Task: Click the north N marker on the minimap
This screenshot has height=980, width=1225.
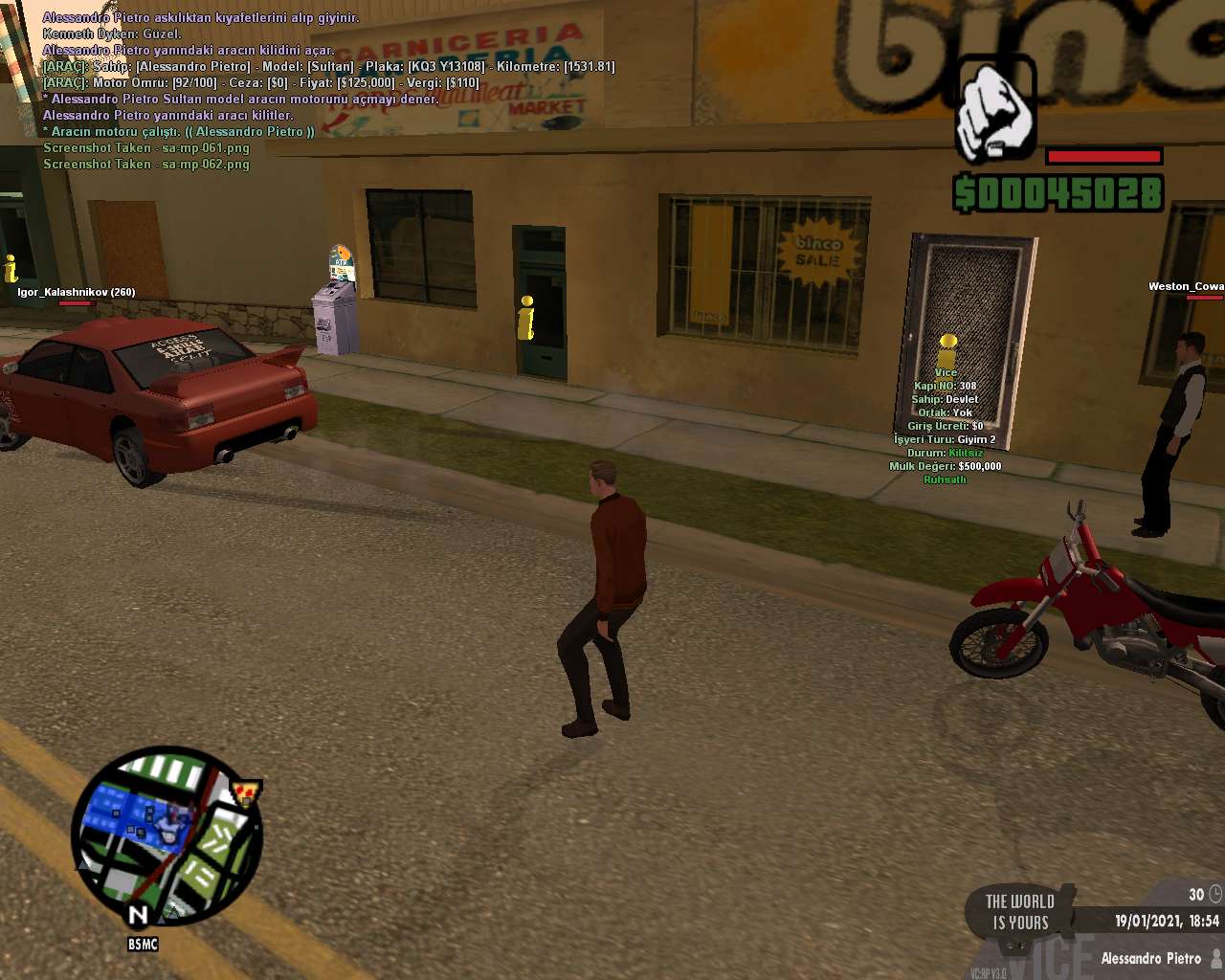Action: 139,915
